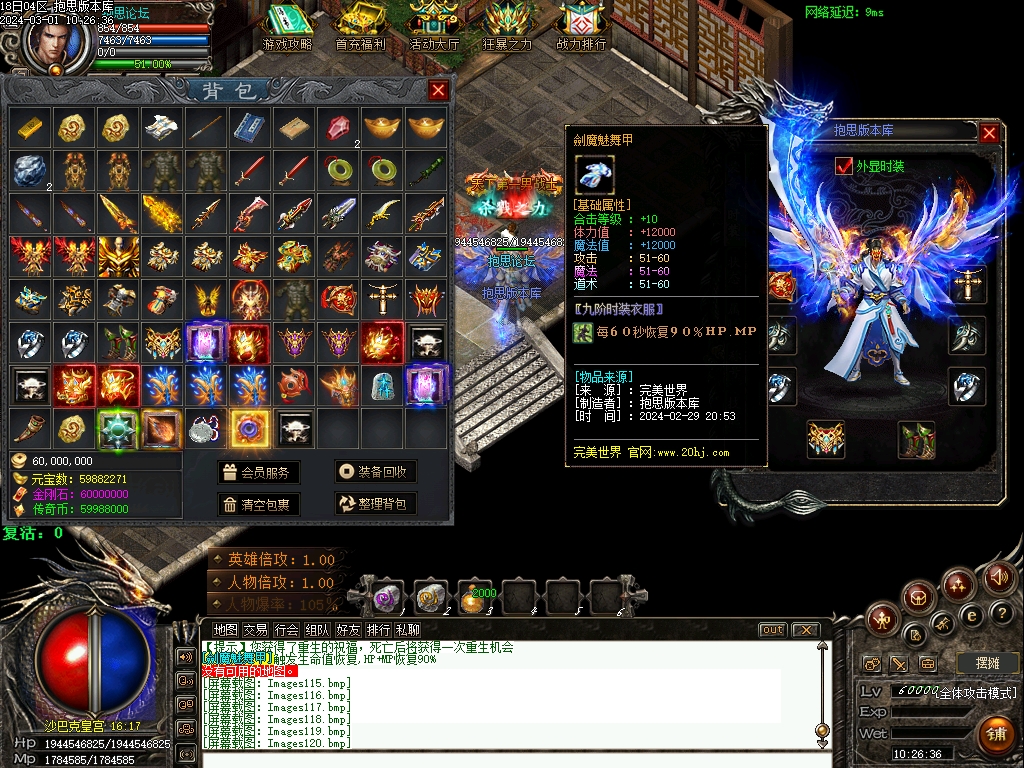Toggle the 外显时装 checkbox
The image size is (1024, 768).
click(843, 166)
